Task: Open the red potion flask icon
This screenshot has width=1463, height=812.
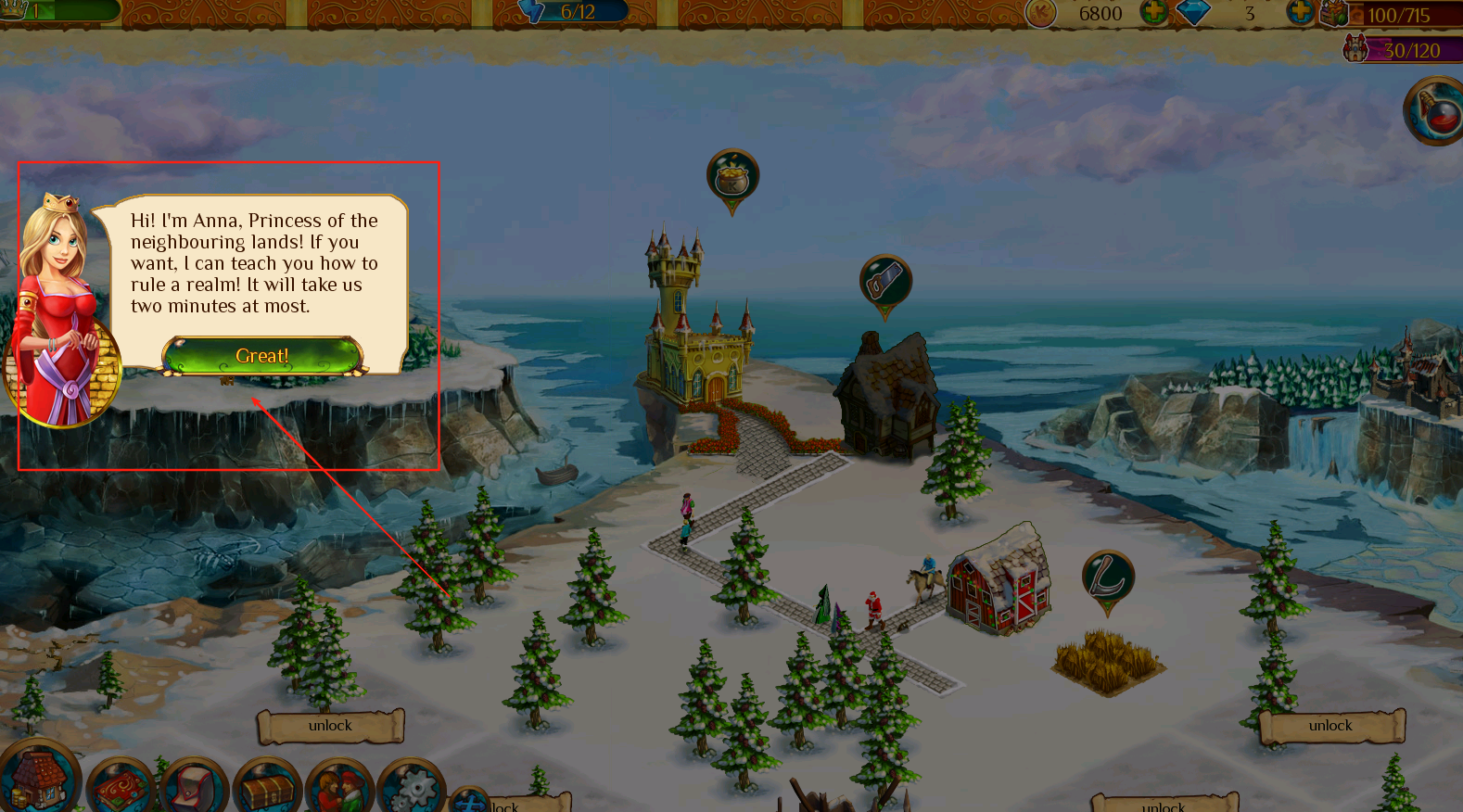Action: pyautogui.click(x=1435, y=112)
